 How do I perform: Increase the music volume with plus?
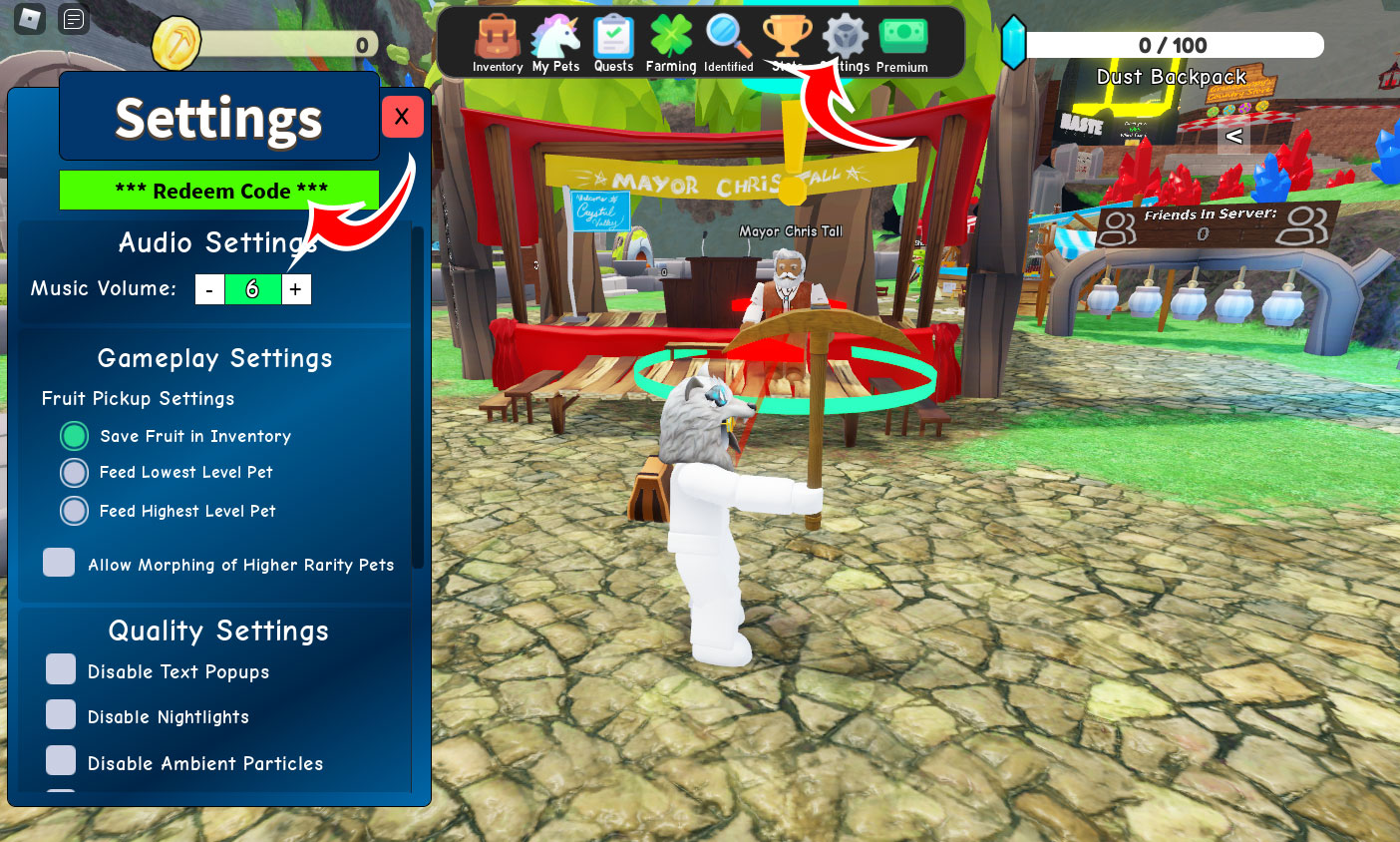pyautogui.click(x=296, y=289)
